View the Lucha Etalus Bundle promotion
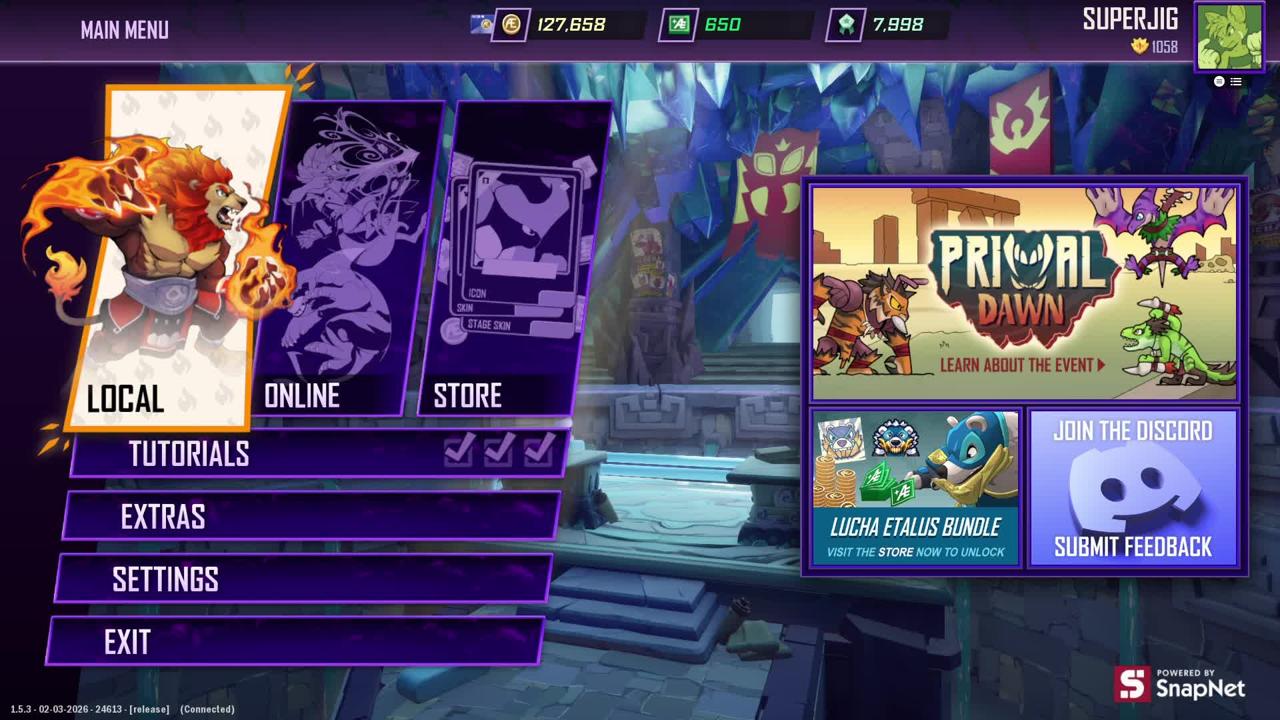Viewport: 1280px width, 720px height. (x=915, y=487)
